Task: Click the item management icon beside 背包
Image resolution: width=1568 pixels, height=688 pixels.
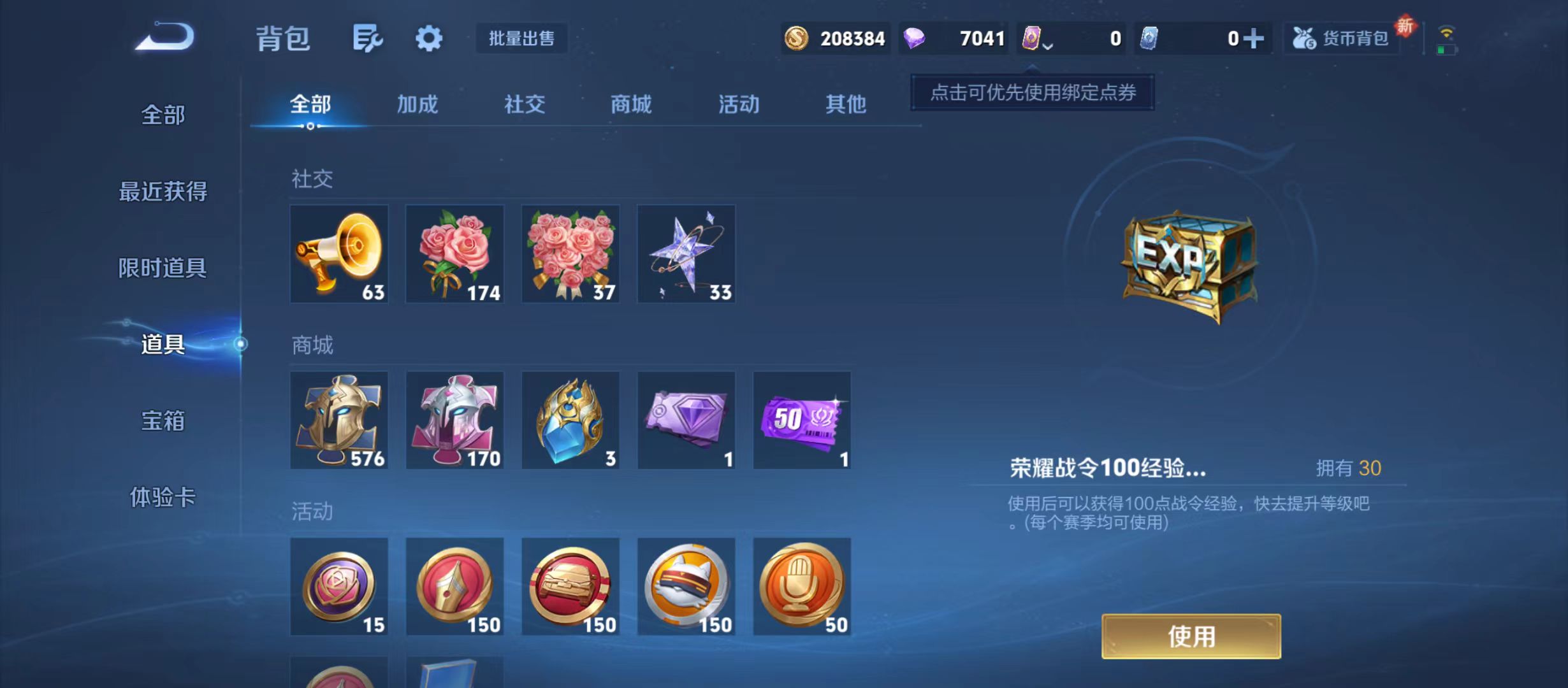Action: pyautogui.click(x=367, y=38)
